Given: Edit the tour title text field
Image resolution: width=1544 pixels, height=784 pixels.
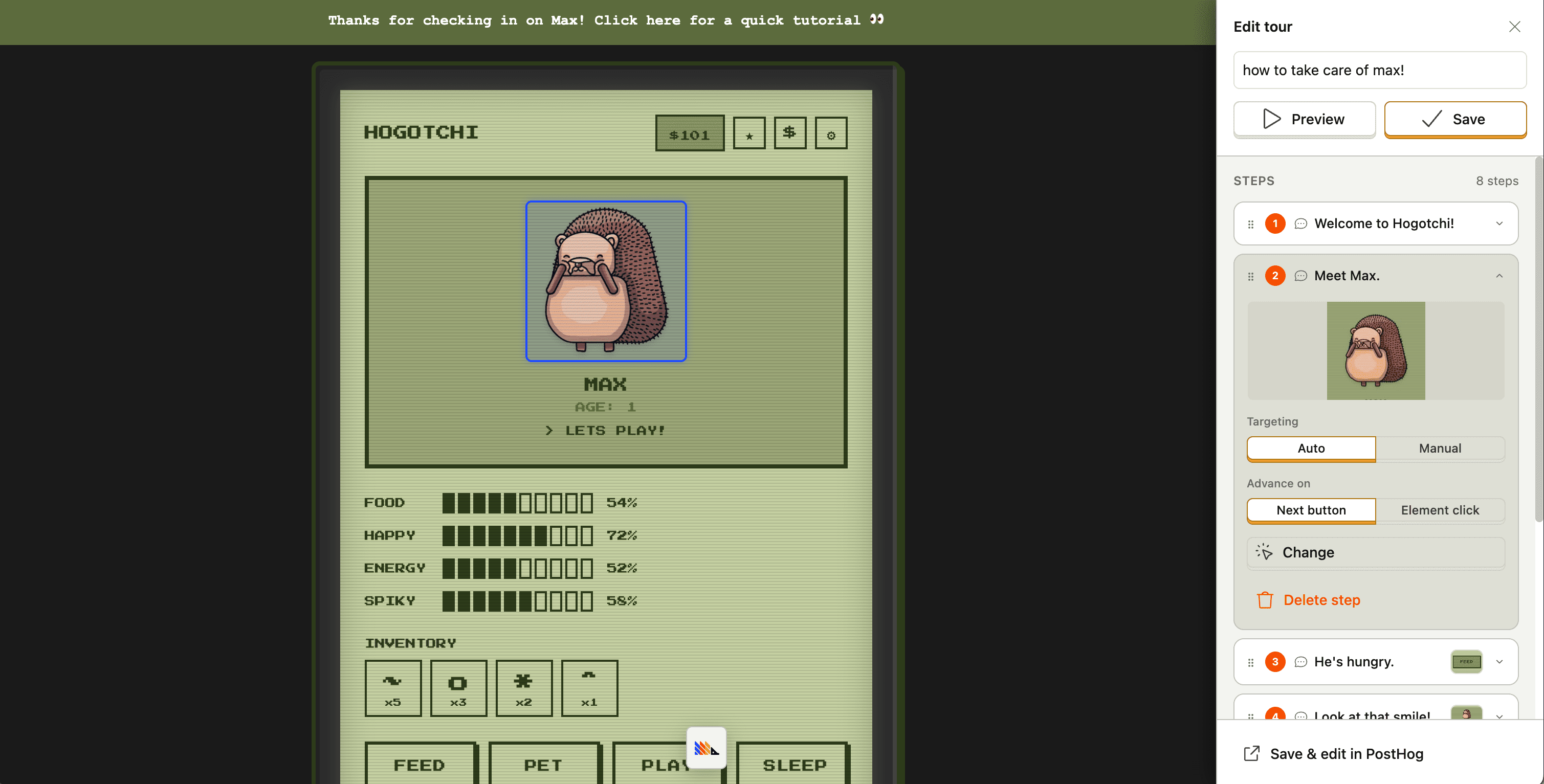Looking at the screenshot, I should tap(1379, 70).
